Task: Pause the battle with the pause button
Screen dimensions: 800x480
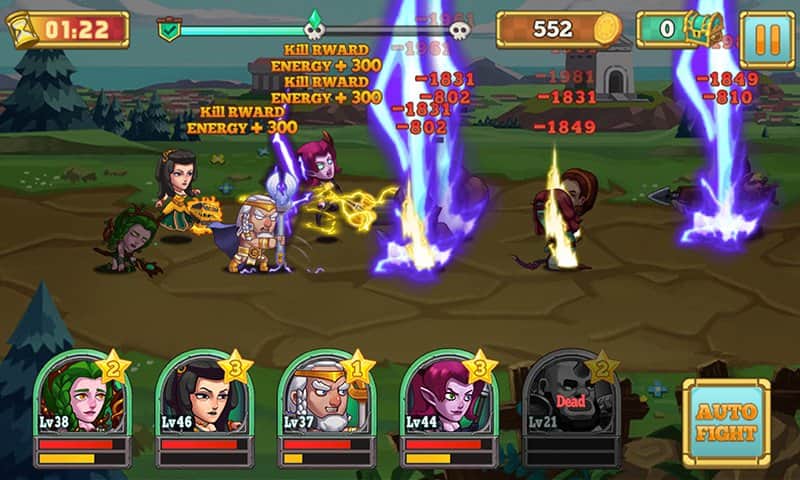Action: [x=767, y=38]
